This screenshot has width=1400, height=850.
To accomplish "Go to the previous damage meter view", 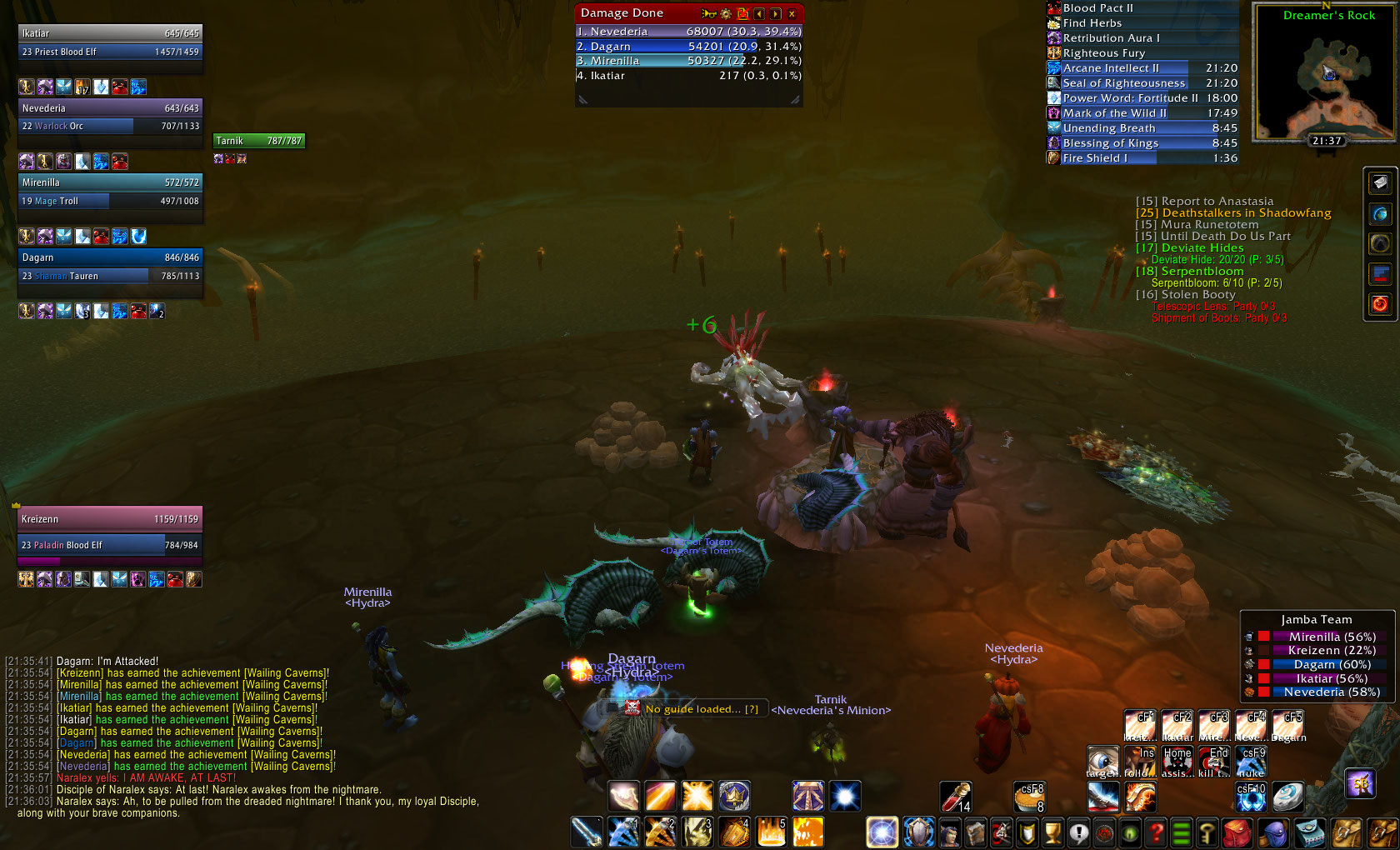I will point(759,13).
